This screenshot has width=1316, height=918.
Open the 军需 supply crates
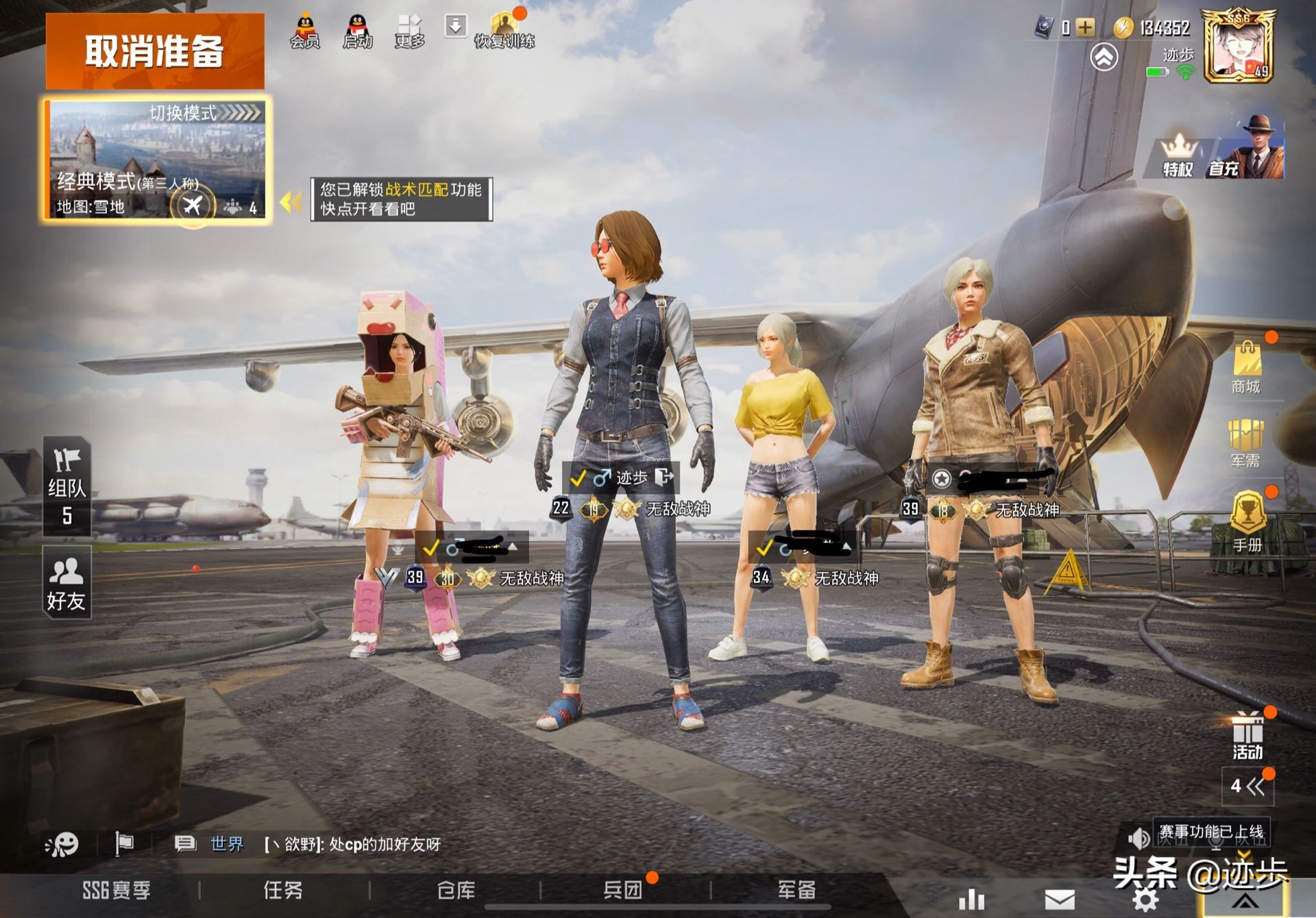pos(1245,443)
